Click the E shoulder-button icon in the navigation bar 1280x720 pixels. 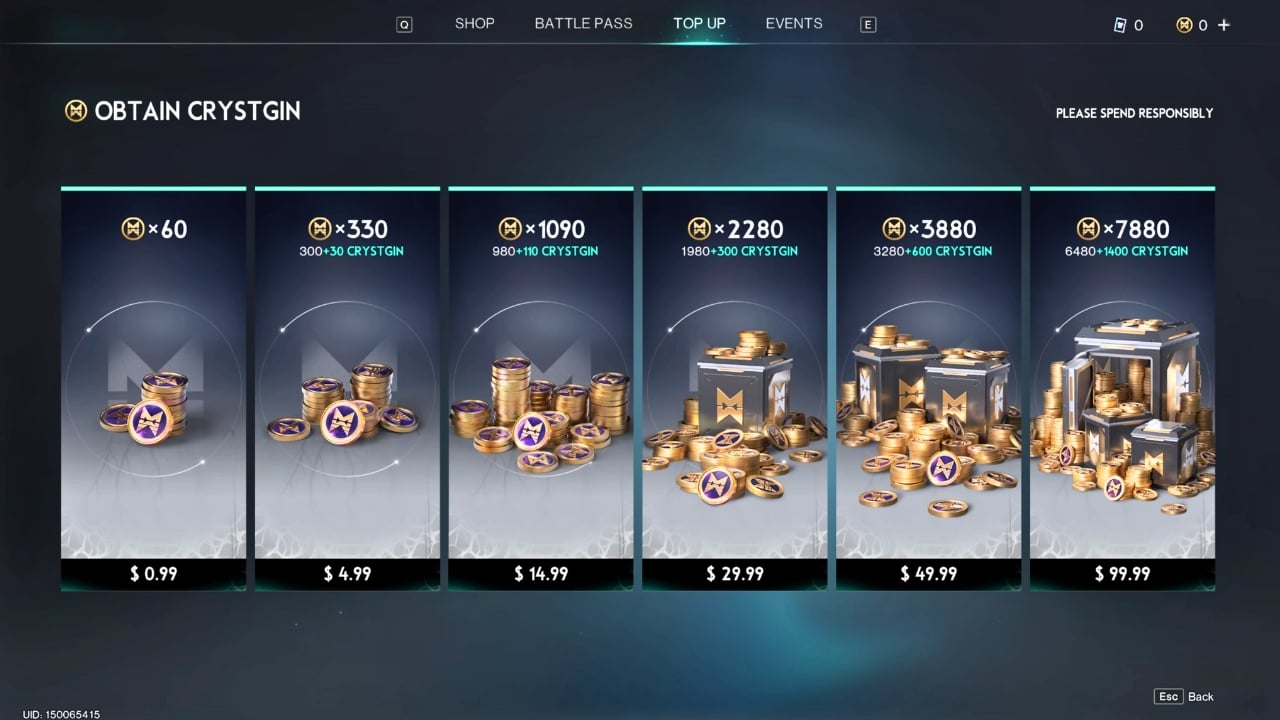868,24
